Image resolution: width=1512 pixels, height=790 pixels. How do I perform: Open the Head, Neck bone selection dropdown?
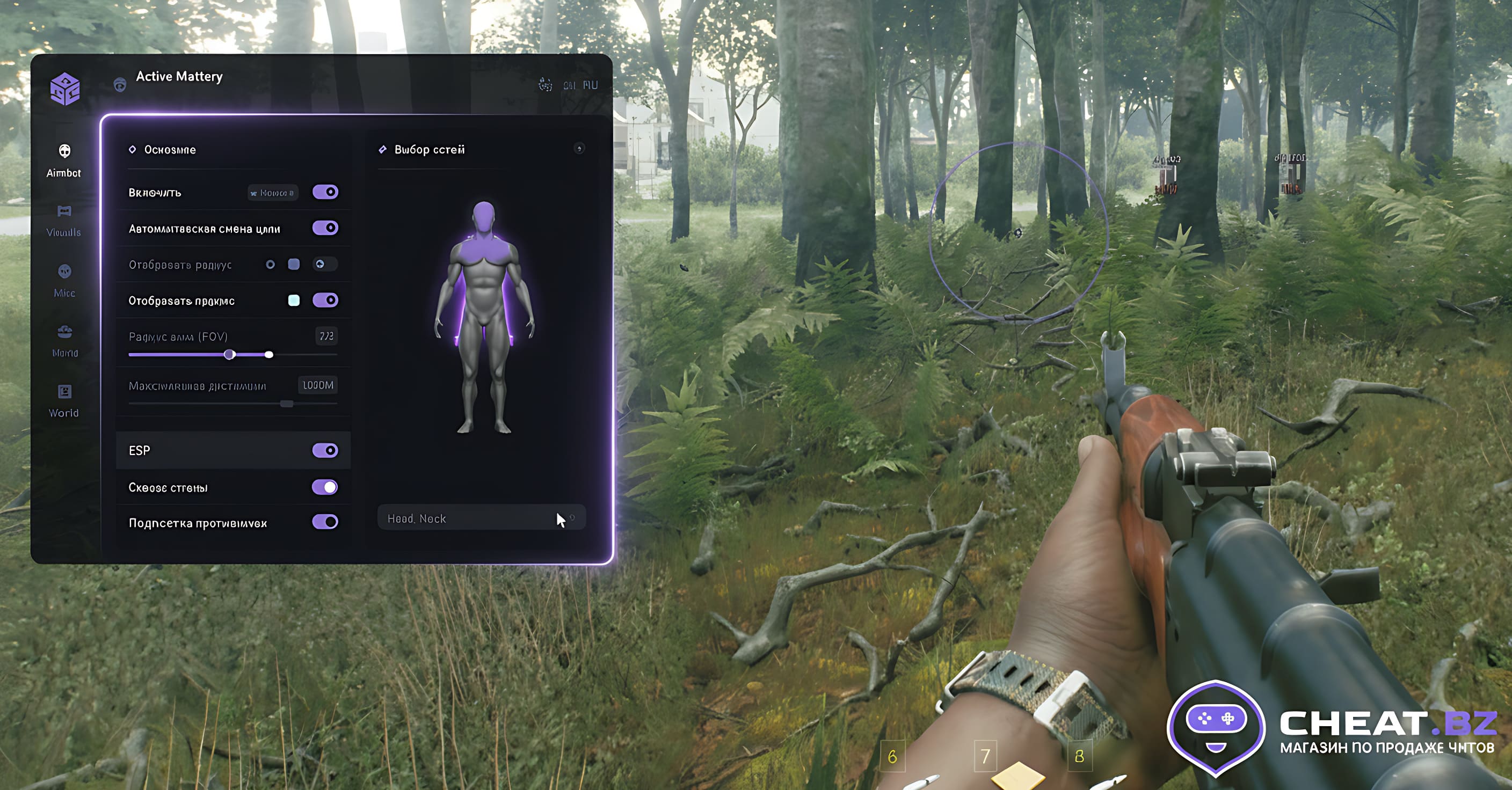(480, 518)
